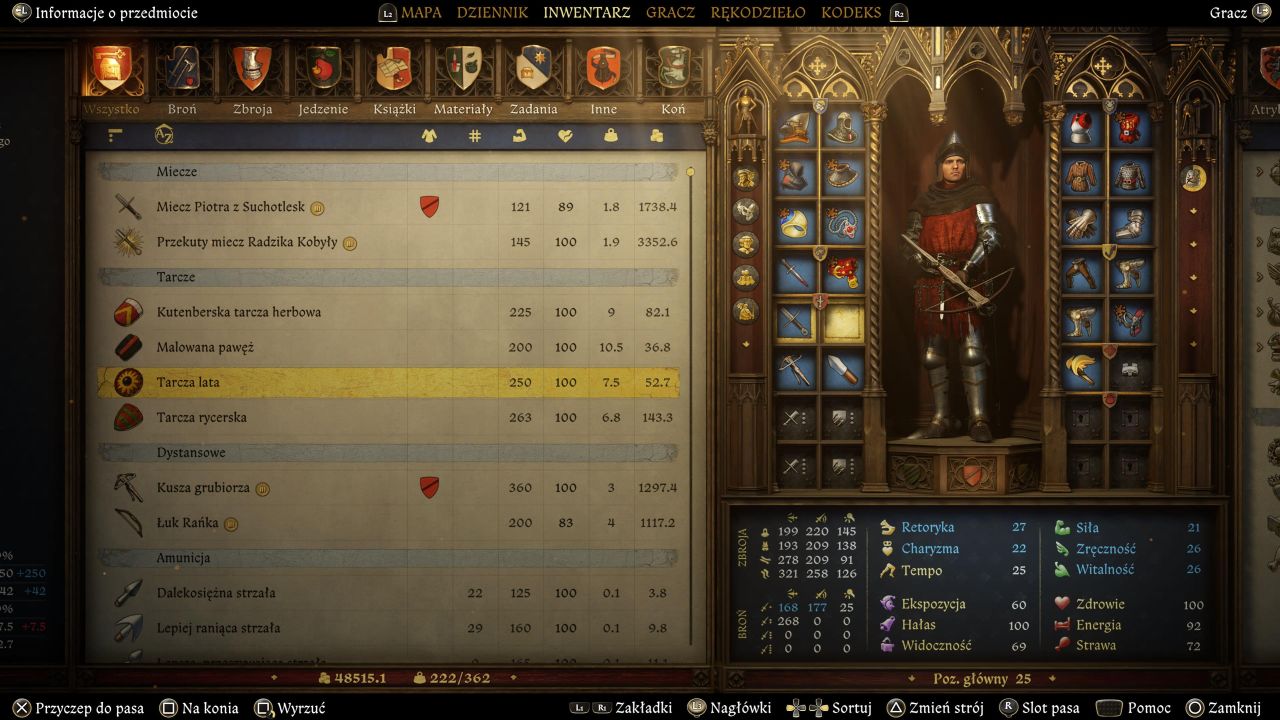Switch to the DZIENNIK tab
This screenshot has height=720, width=1280.
click(492, 13)
